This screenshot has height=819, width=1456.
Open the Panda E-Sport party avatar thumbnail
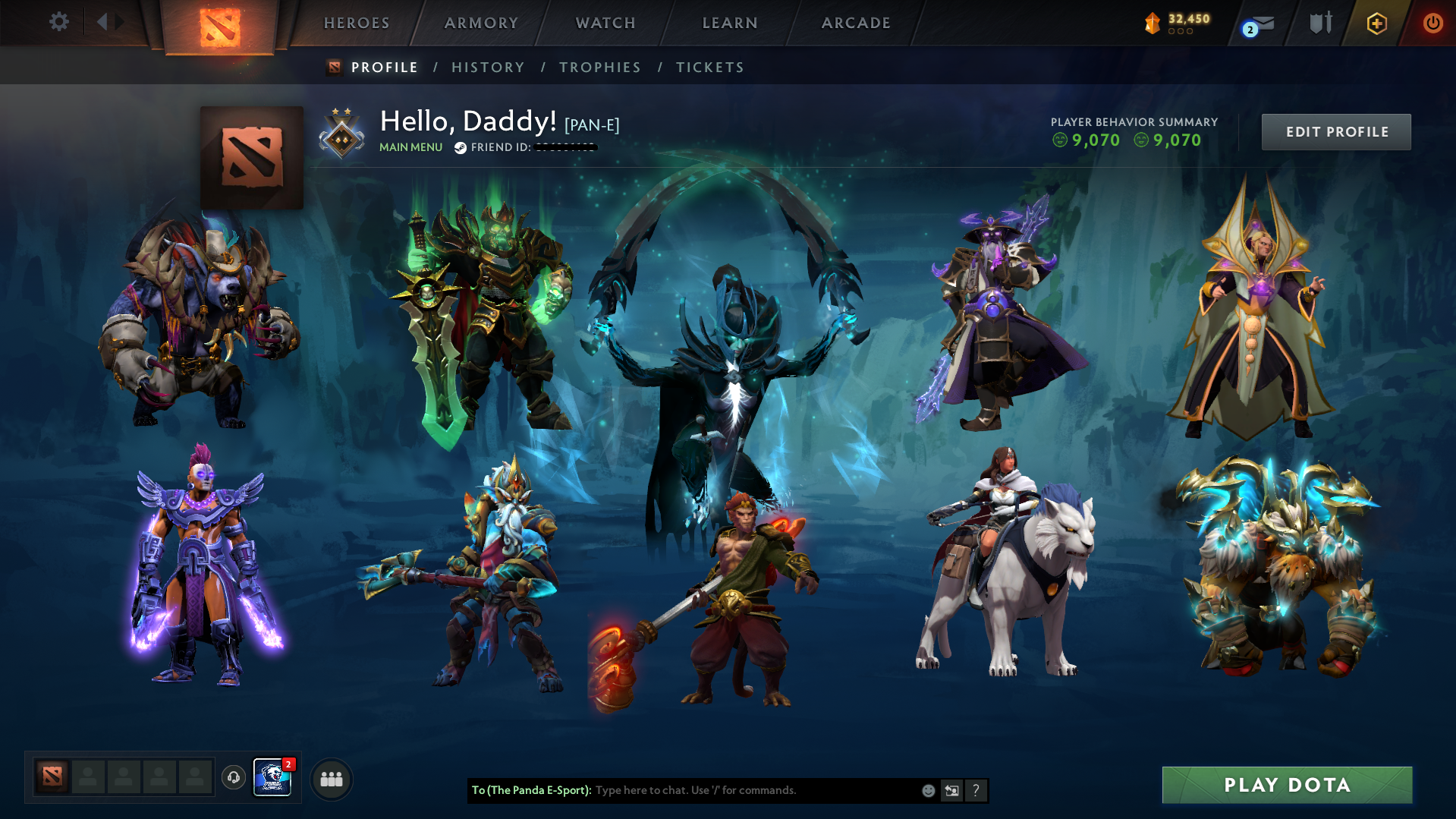(273, 777)
